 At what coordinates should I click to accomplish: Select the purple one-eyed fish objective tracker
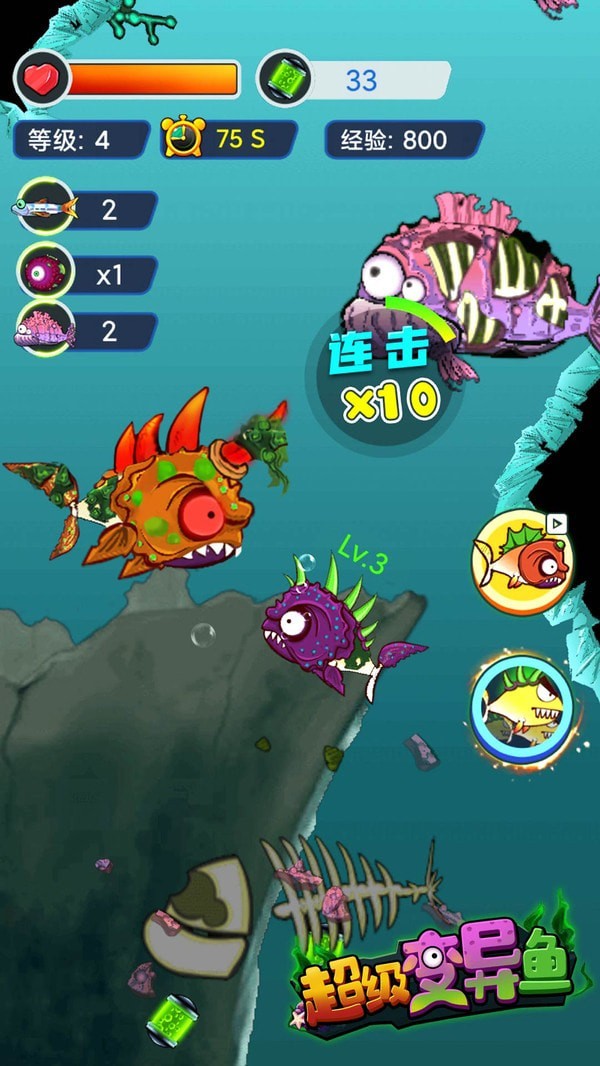[45, 271]
